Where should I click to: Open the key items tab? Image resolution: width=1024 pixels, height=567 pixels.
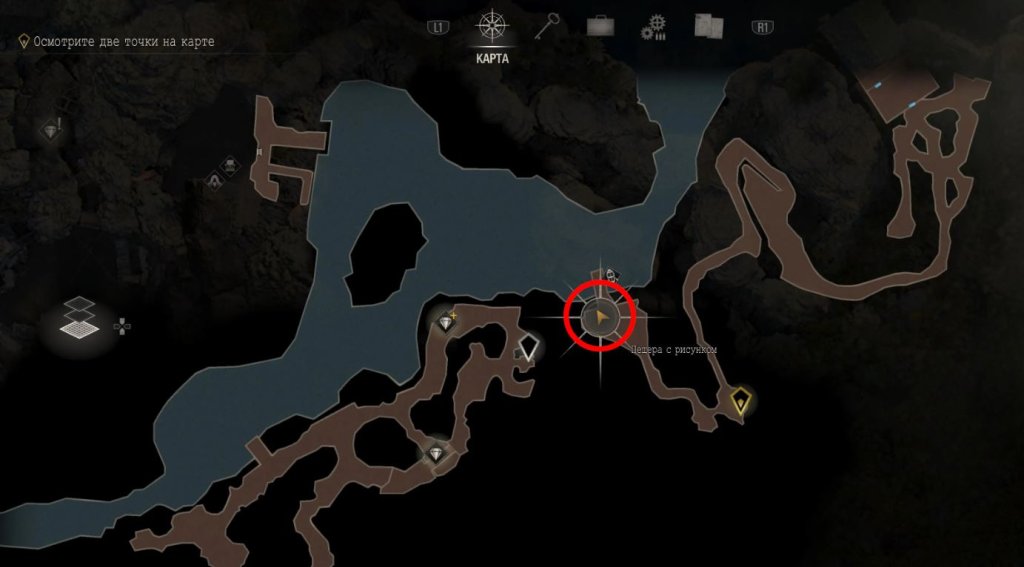pyautogui.click(x=545, y=26)
